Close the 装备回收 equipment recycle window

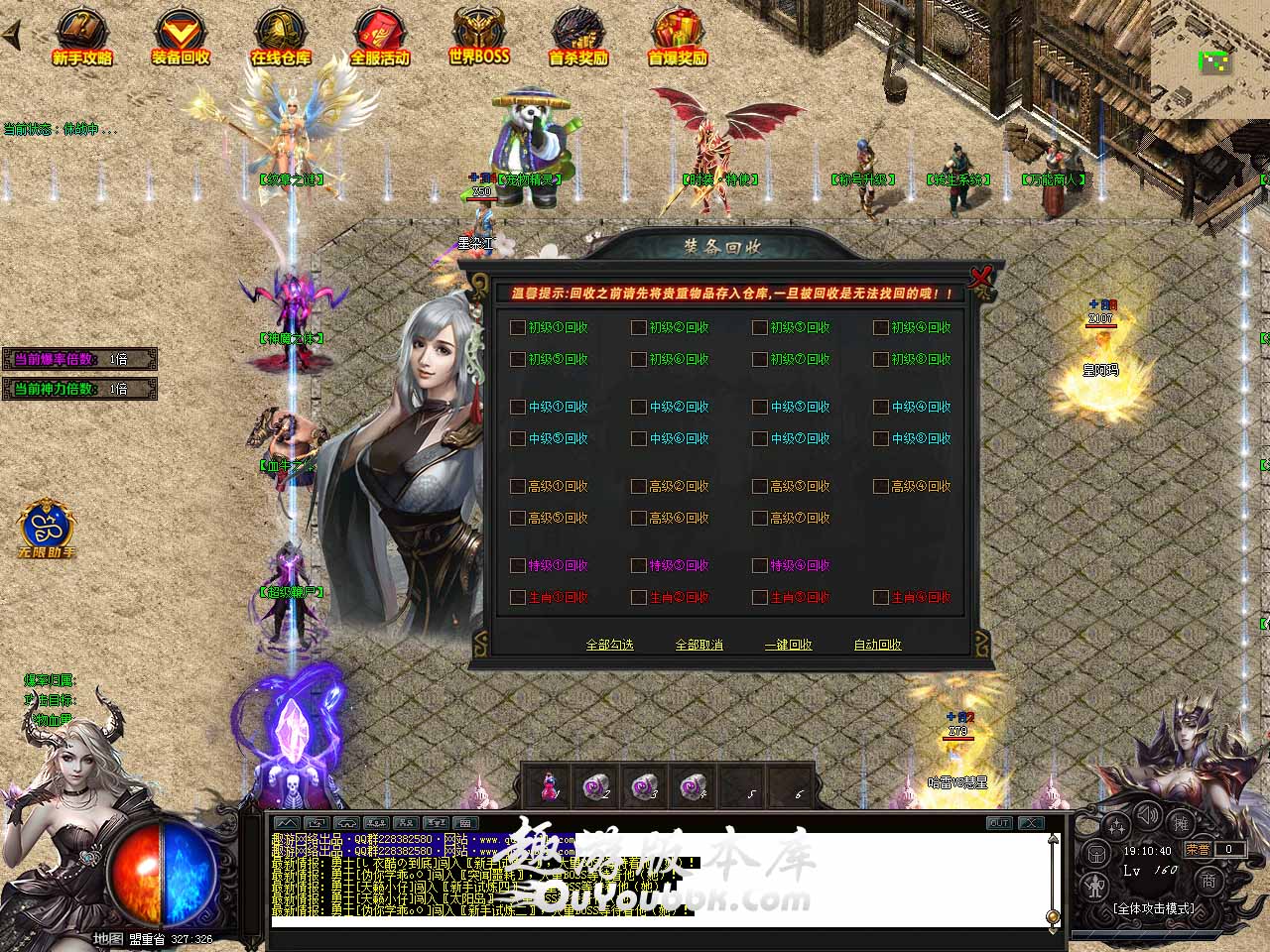[980, 277]
